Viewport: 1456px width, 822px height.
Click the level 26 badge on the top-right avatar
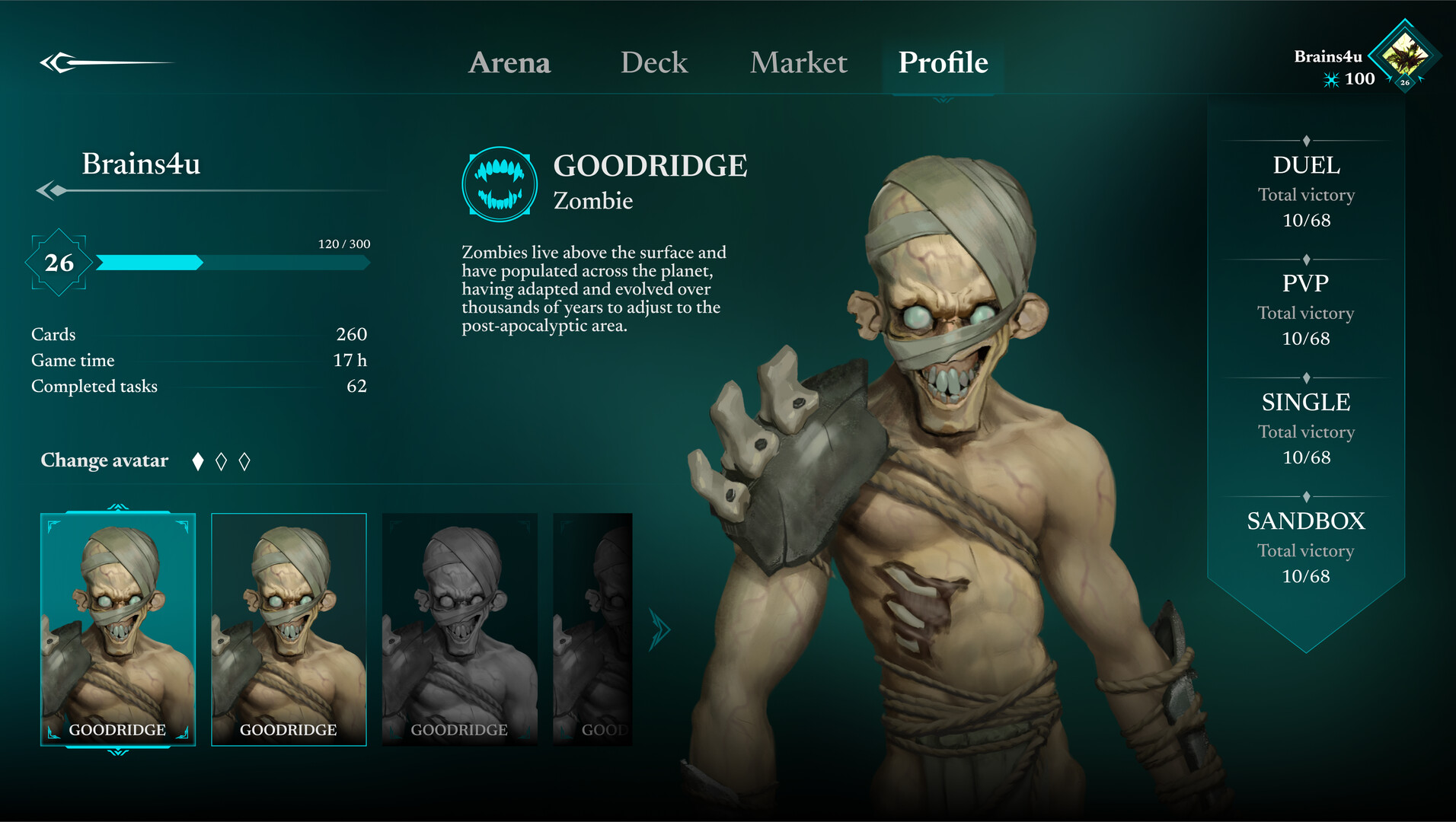(x=1407, y=81)
